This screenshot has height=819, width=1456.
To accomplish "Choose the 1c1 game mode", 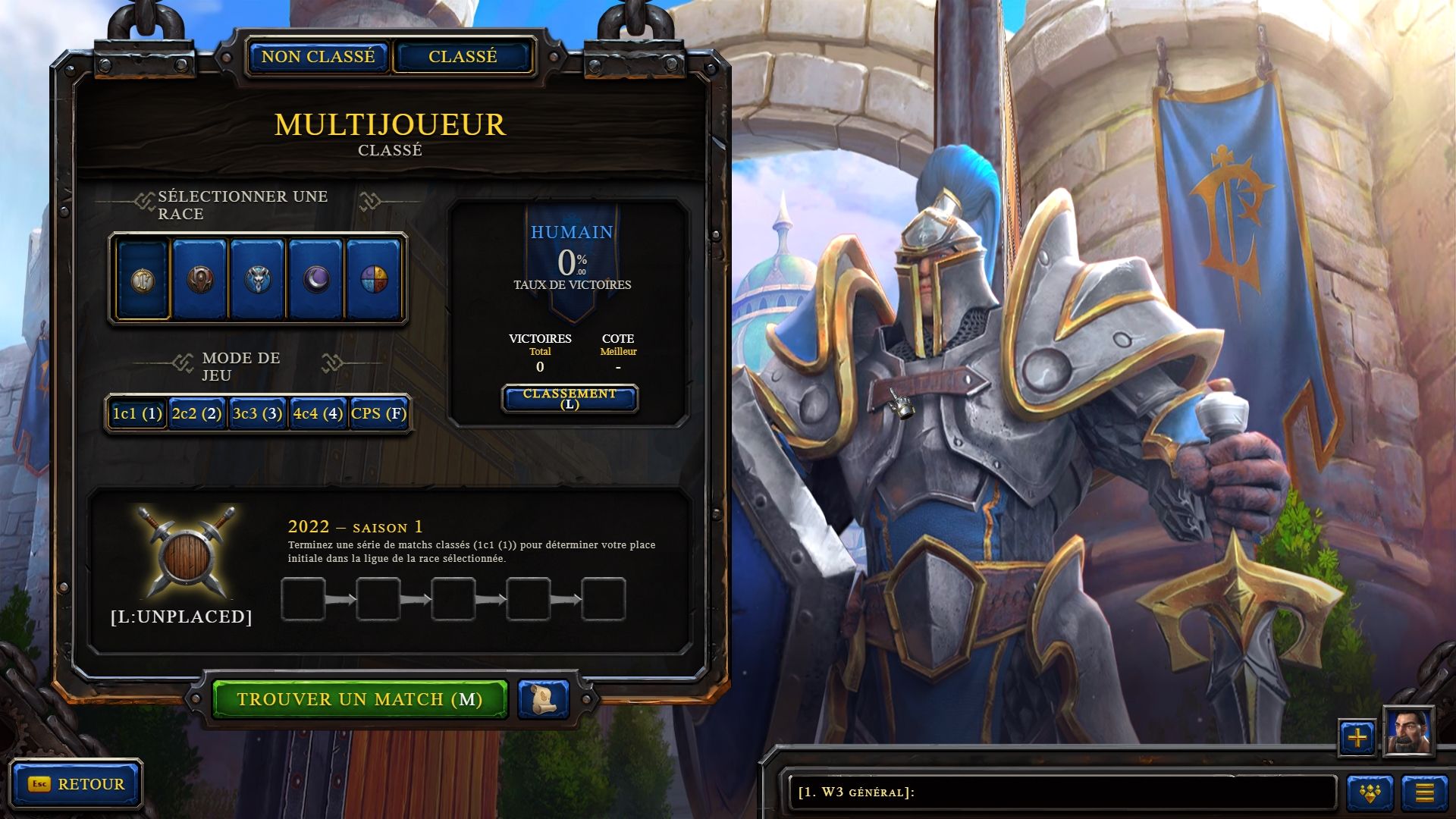I will (x=137, y=413).
